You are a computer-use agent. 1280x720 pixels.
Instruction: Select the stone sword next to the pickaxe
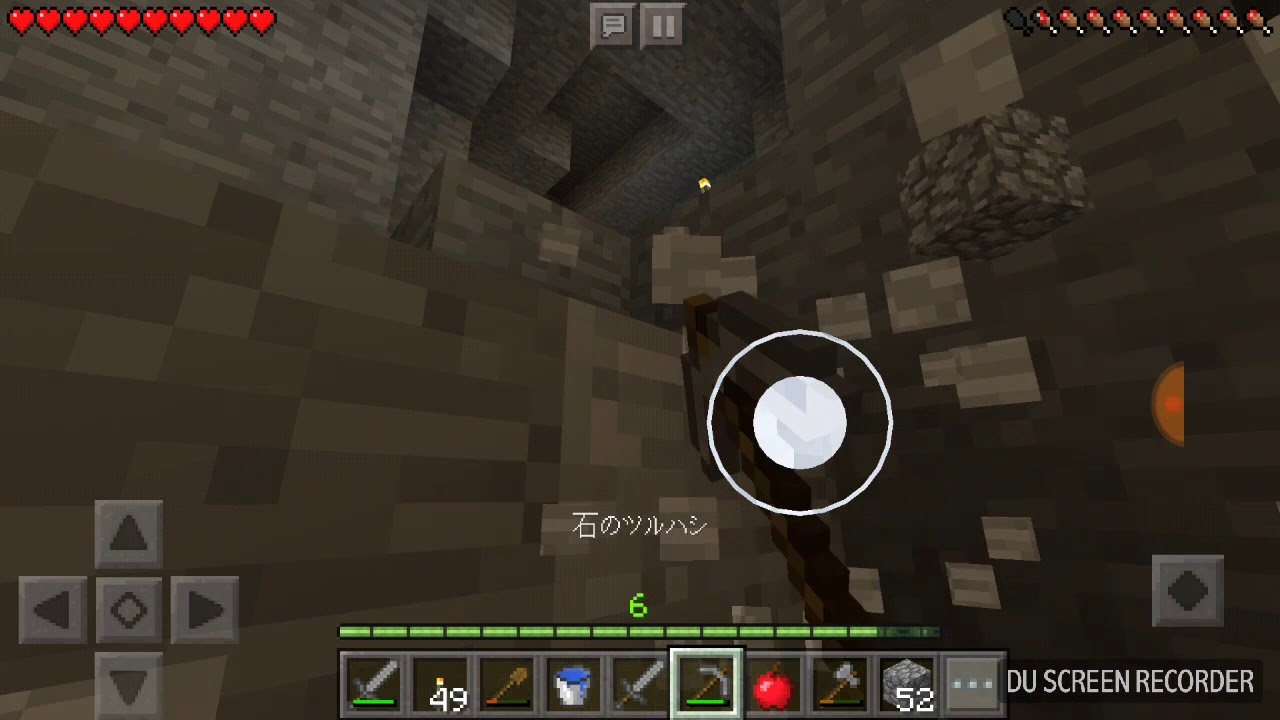click(x=641, y=683)
